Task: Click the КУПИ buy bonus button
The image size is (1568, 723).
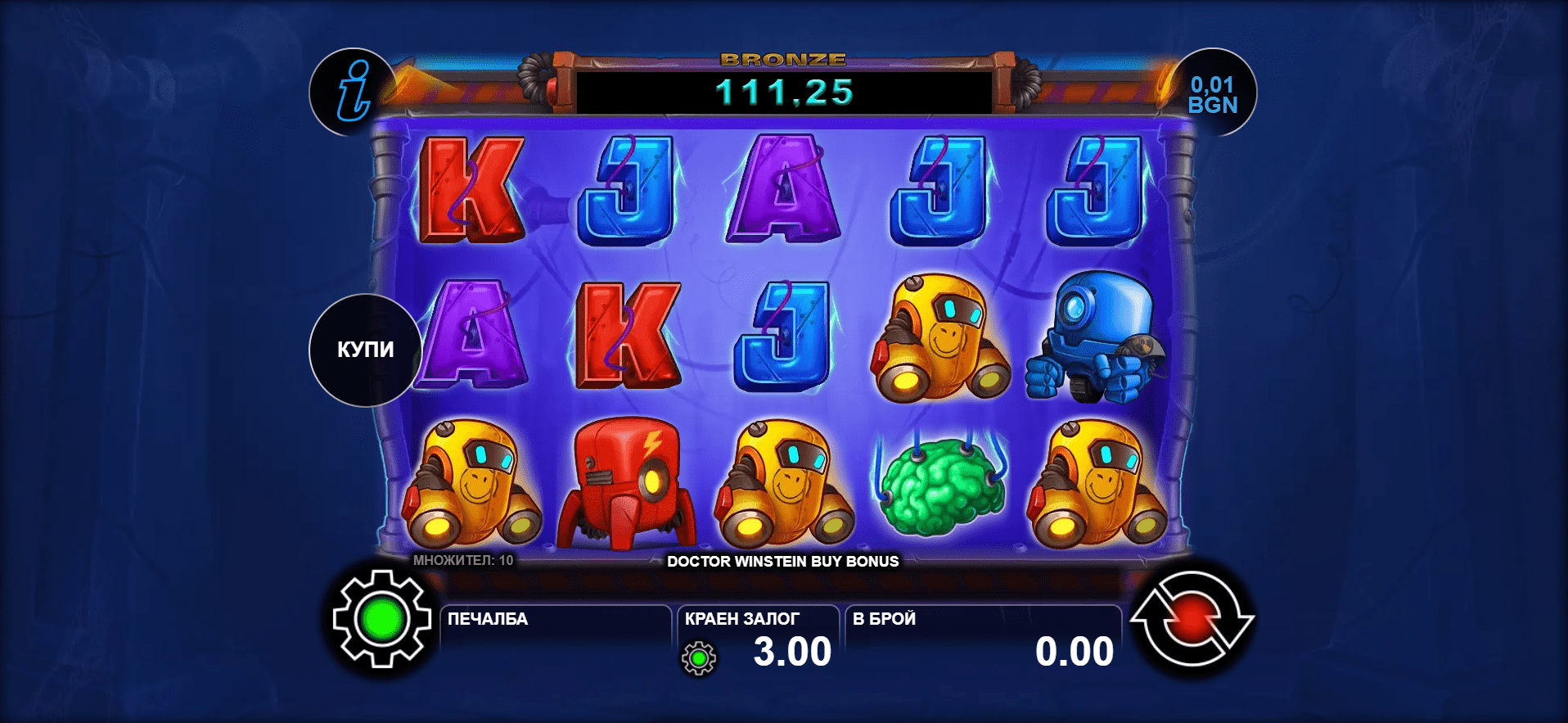Action: point(365,350)
